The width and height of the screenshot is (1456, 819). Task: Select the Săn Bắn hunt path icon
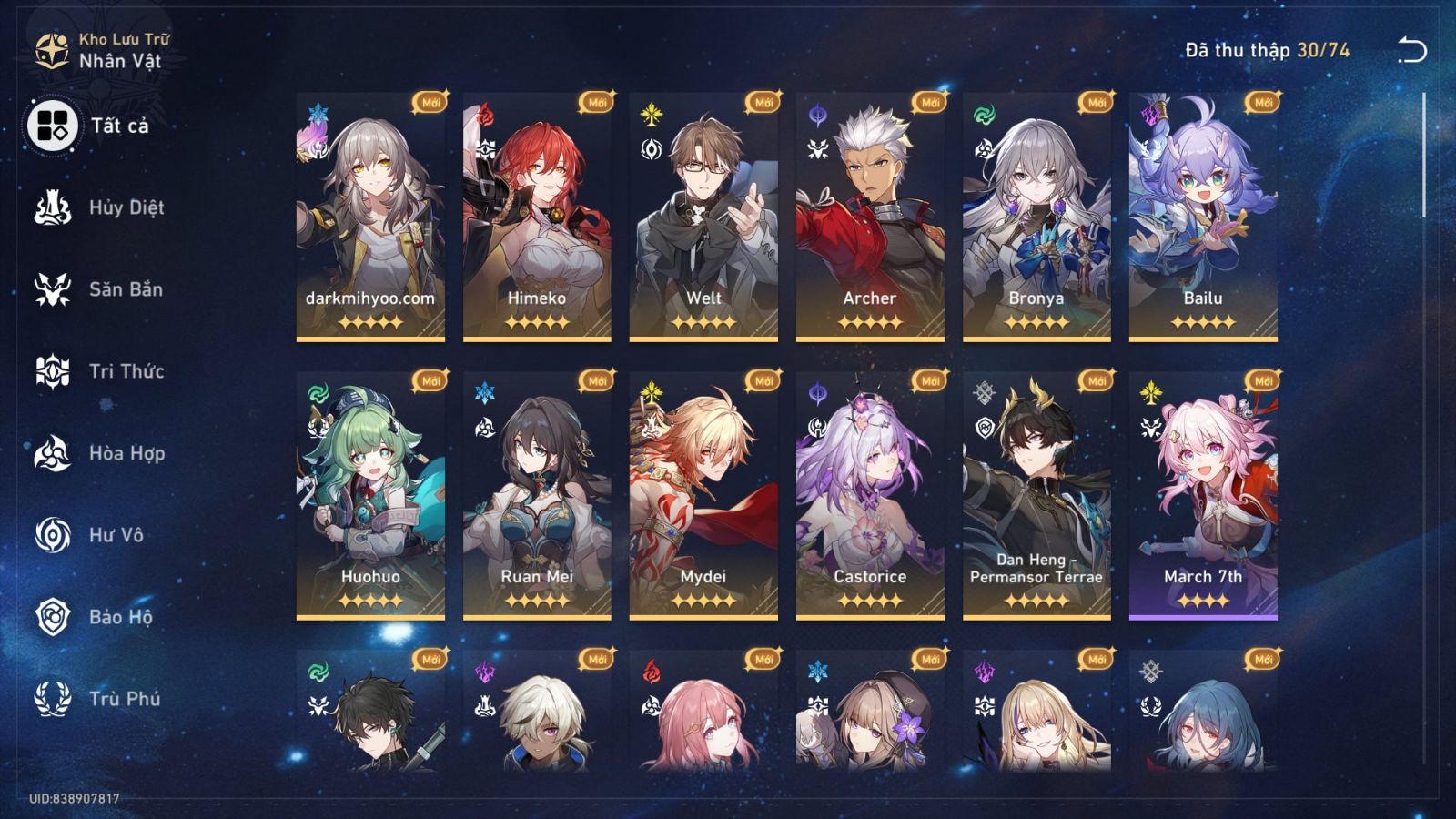[55, 289]
